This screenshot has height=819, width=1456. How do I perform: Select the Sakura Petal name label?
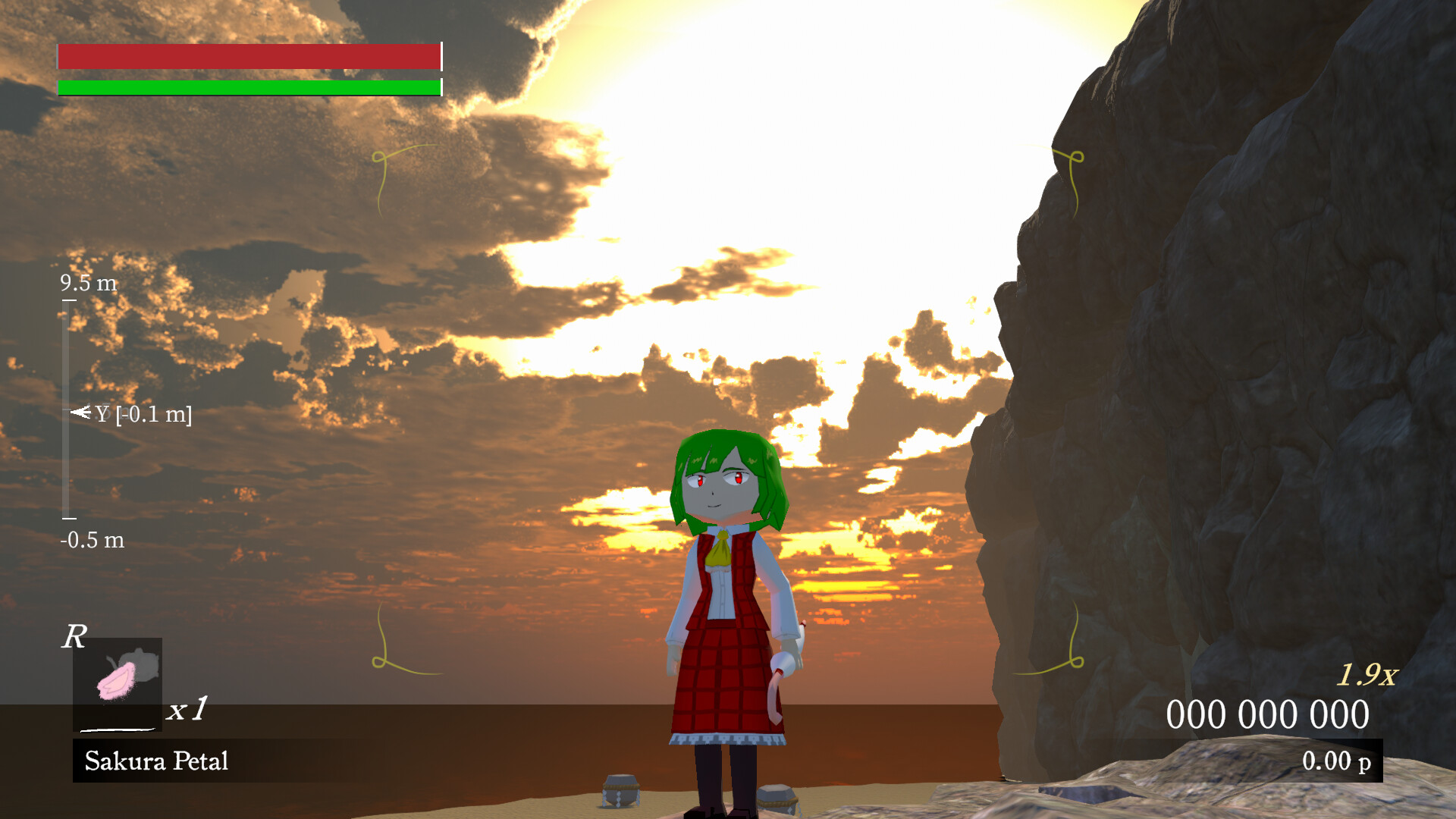tap(158, 761)
